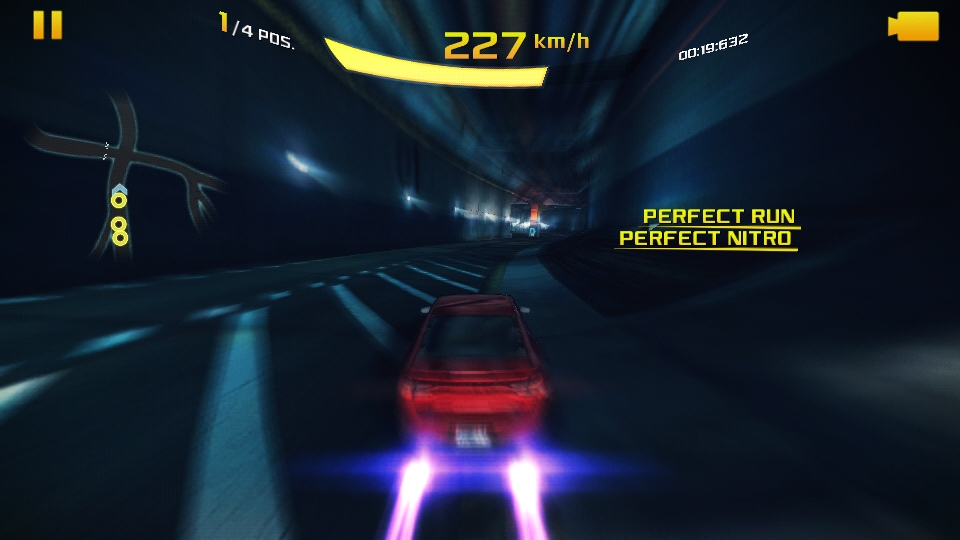Click the track minimap

pos(128,170)
